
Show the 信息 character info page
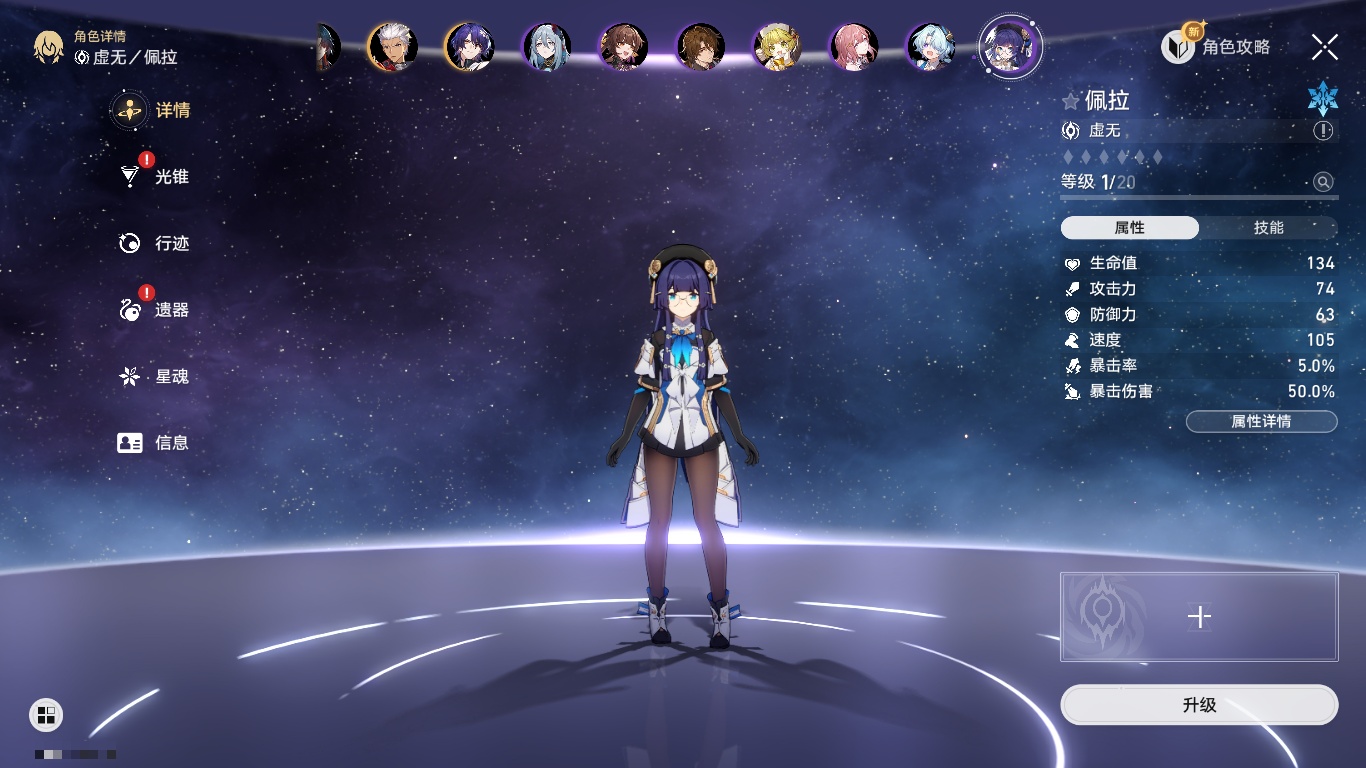(x=154, y=443)
